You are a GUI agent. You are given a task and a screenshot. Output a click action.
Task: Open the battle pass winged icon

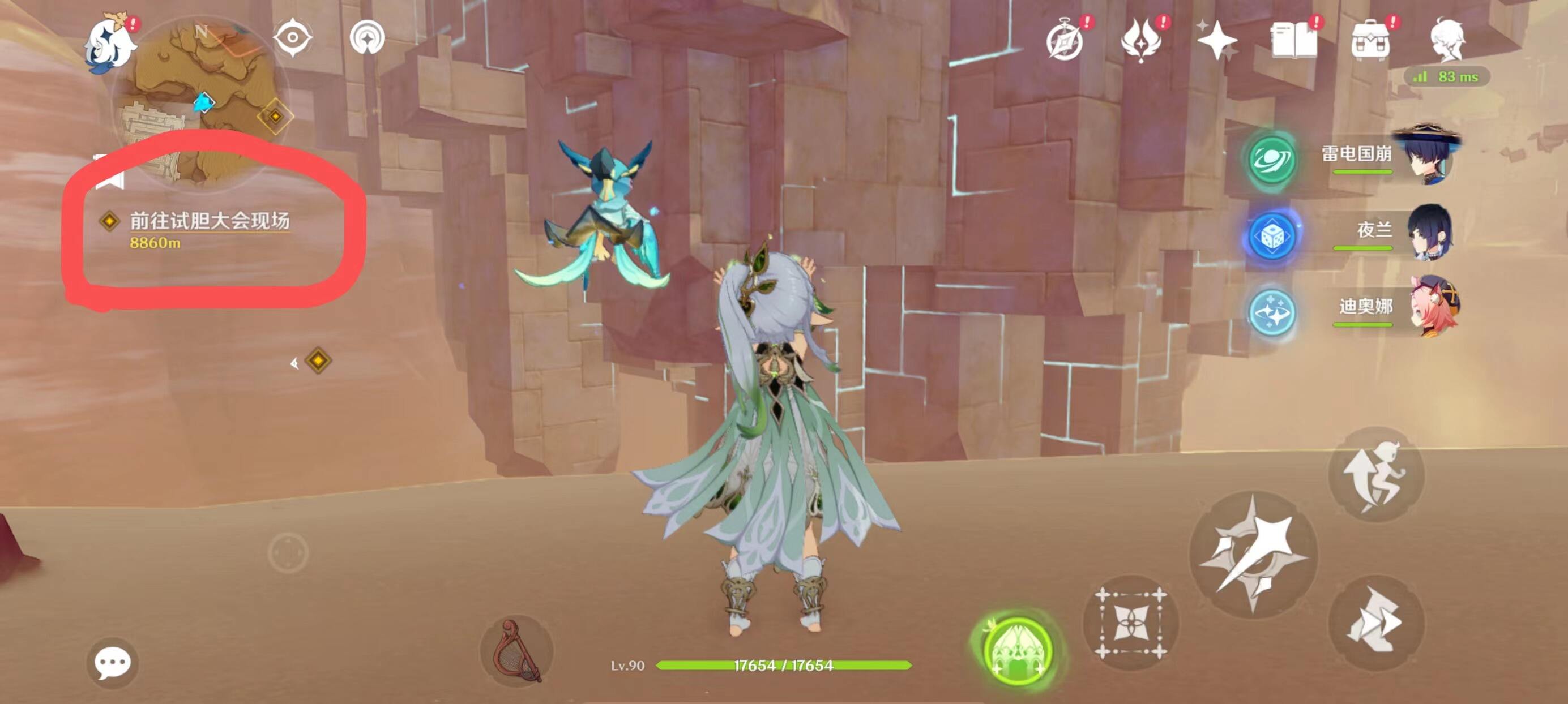[x=1140, y=40]
